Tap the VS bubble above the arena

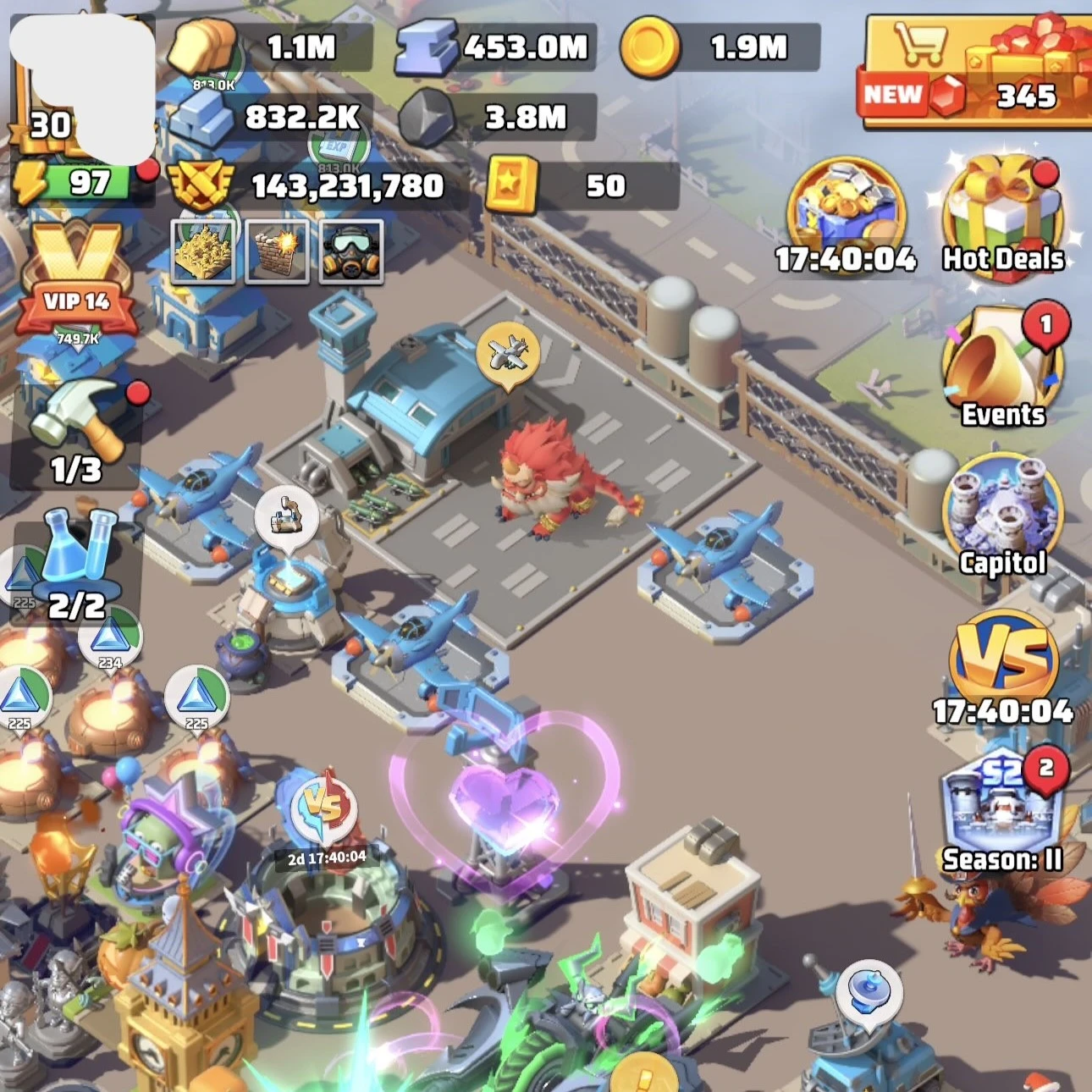pos(323,807)
